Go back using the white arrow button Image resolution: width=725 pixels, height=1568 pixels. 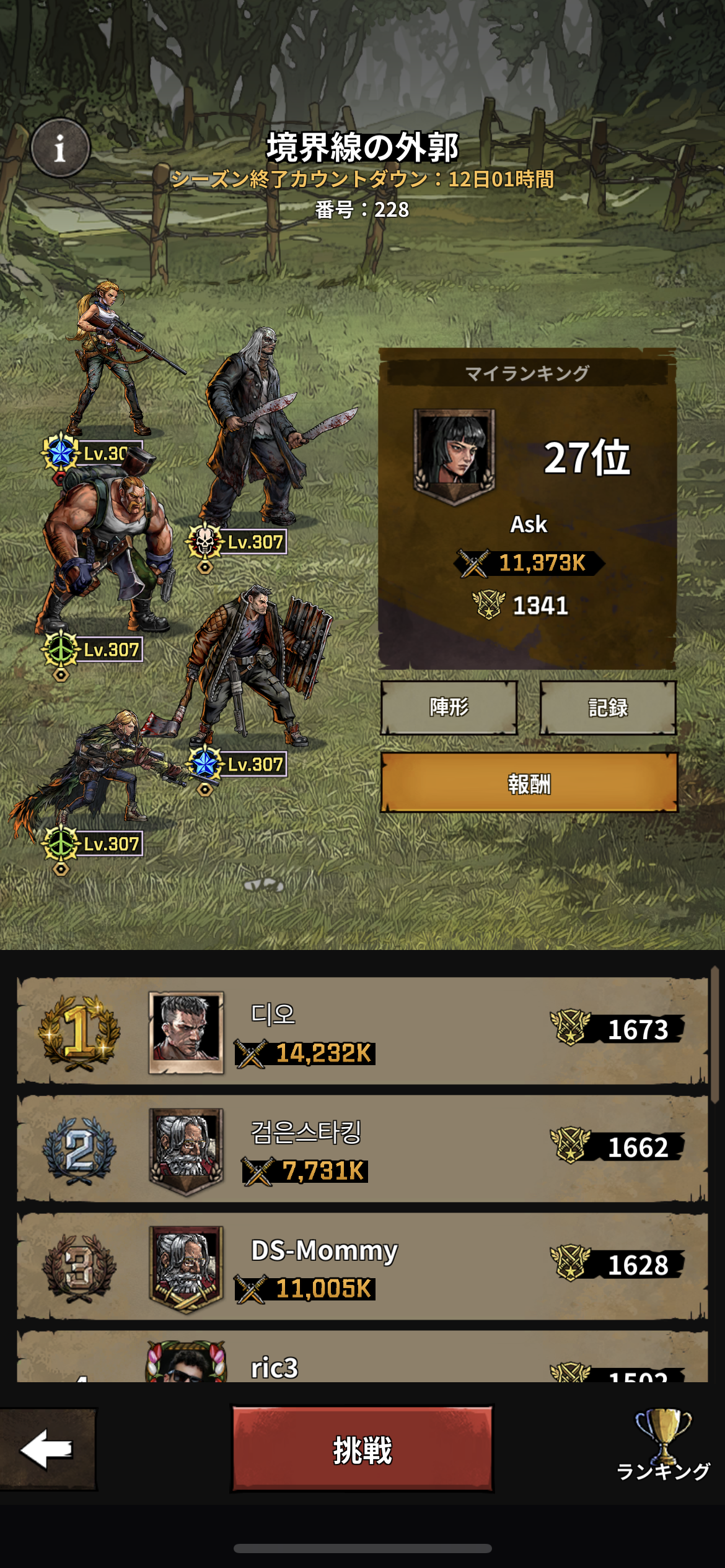[x=47, y=1449]
